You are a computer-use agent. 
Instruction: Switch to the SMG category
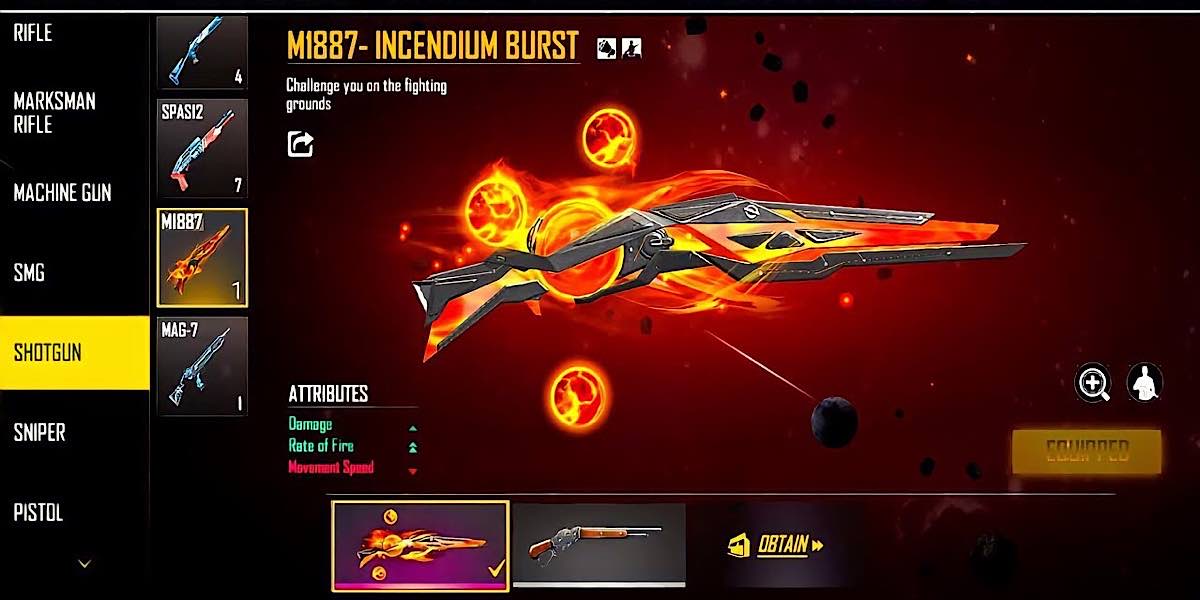pyautogui.click(x=29, y=272)
